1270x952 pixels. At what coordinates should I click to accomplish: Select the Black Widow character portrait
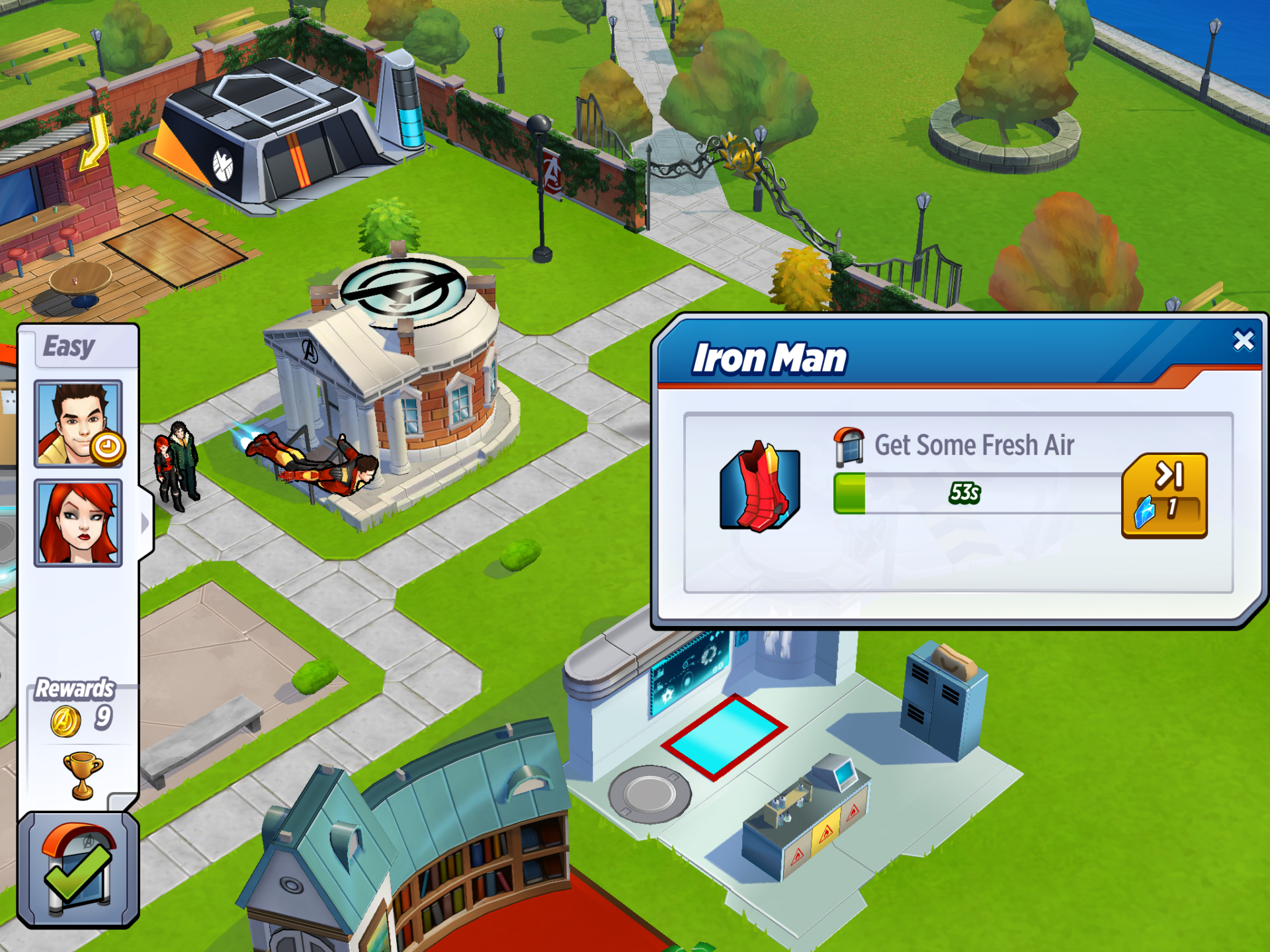tap(78, 523)
